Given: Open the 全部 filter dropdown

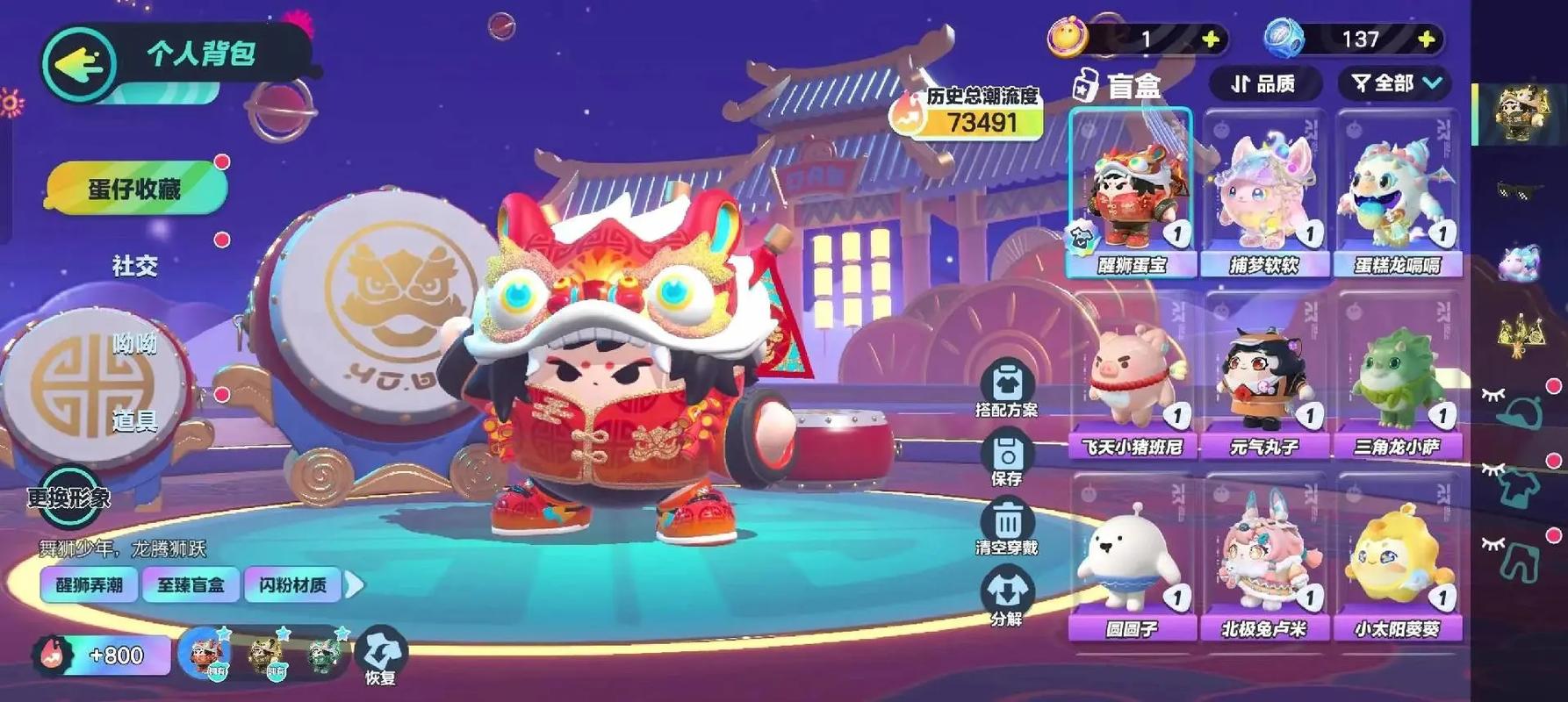Looking at the screenshot, I should tap(1395, 83).
